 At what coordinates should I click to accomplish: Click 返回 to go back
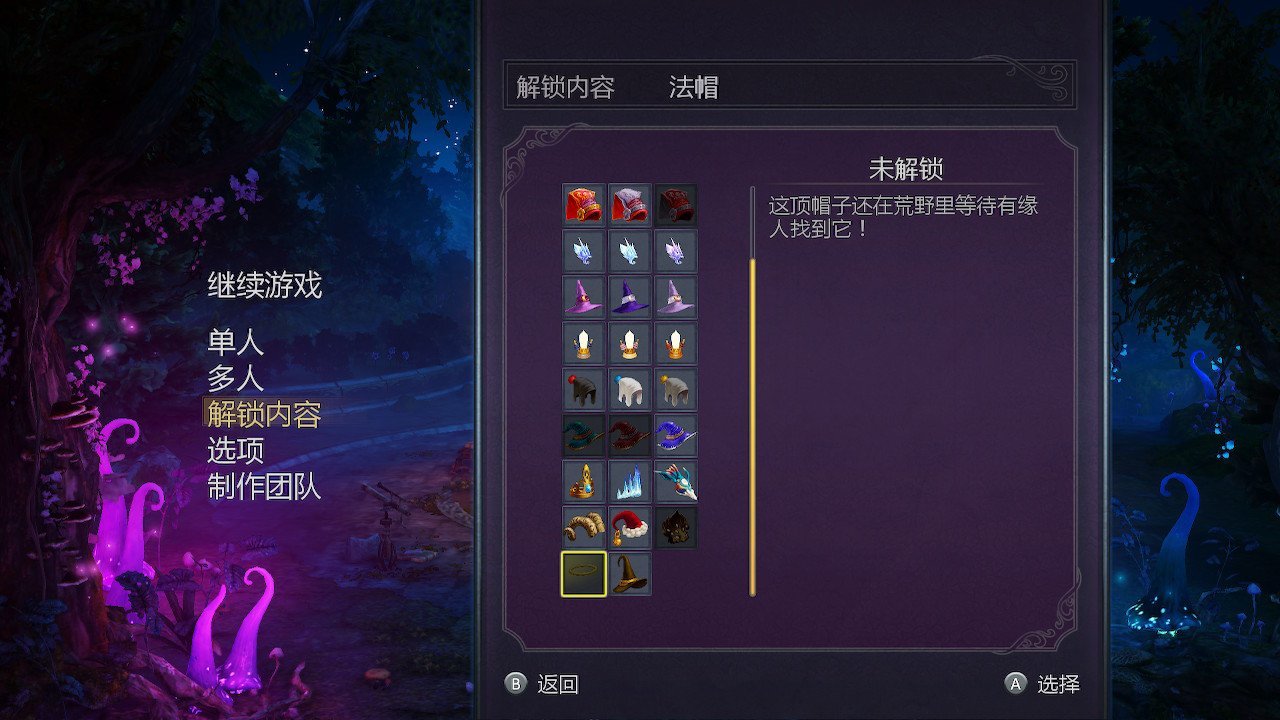point(556,685)
